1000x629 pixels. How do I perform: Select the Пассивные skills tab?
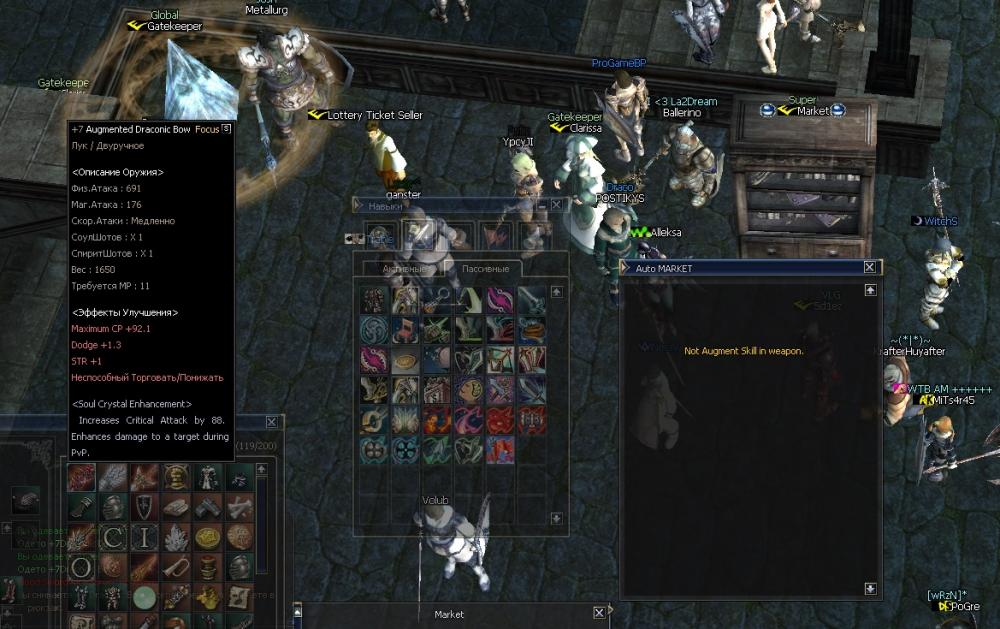(485, 269)
